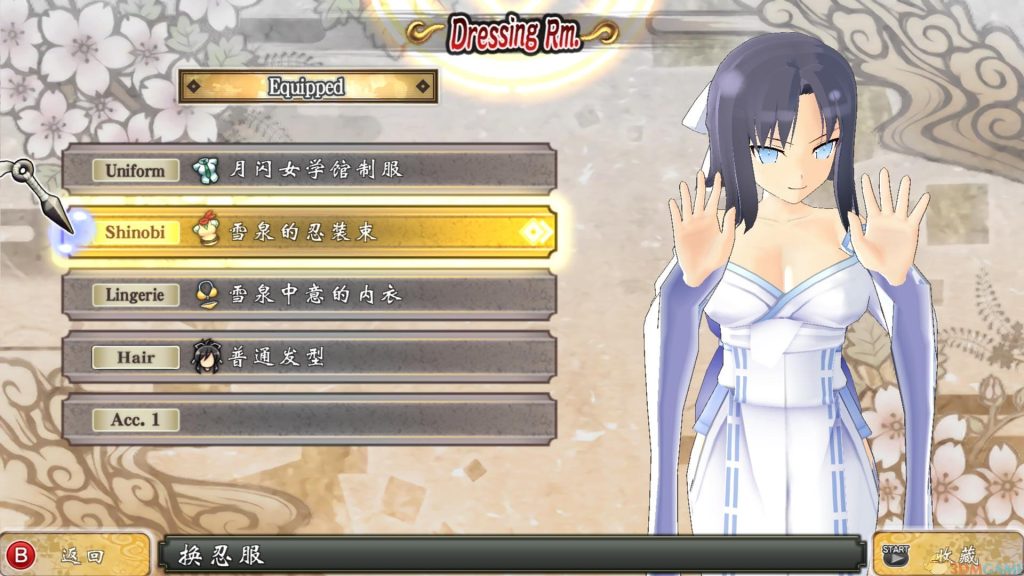
Task: Open the Lingerie equipment row
Action: 309,295
